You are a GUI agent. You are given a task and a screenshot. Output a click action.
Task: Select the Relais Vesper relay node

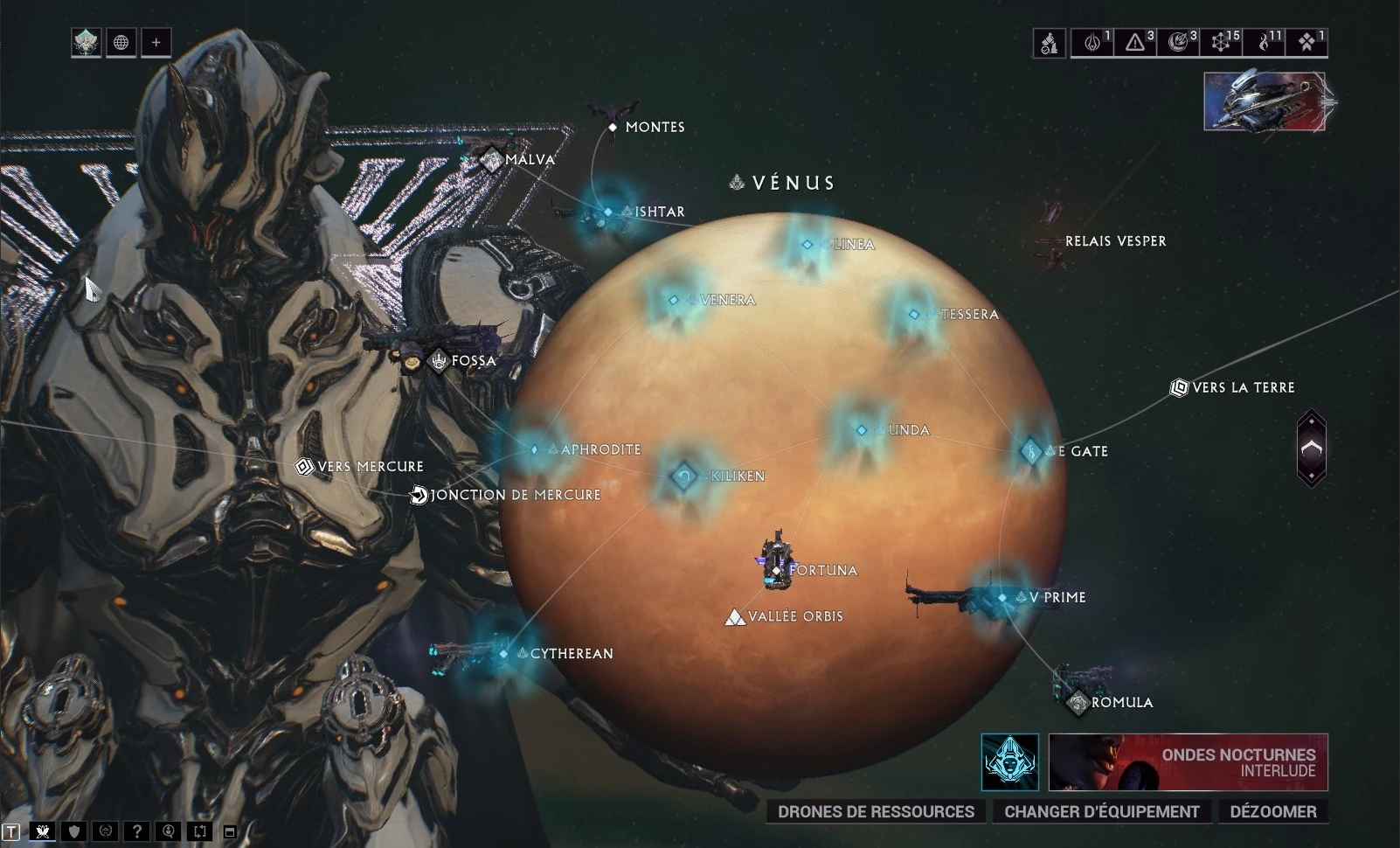[1114, 240]
